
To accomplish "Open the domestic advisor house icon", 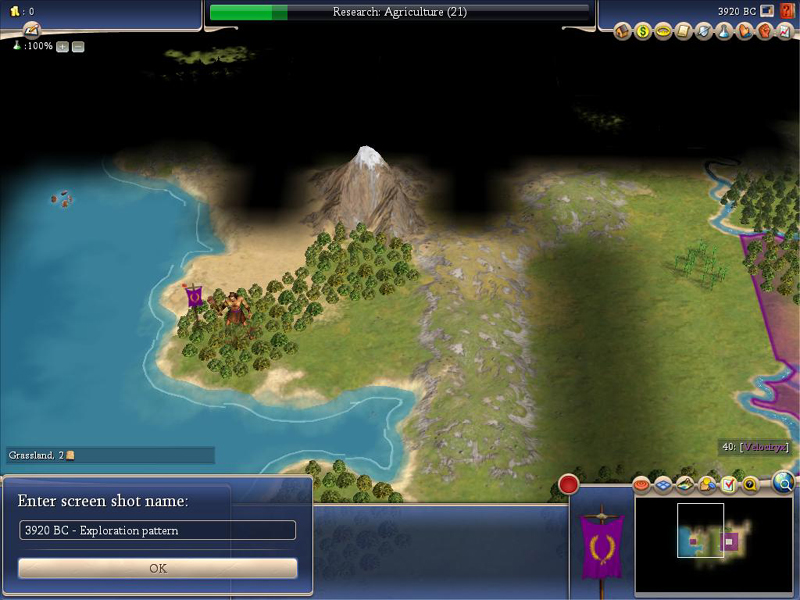I will [623, 32].
